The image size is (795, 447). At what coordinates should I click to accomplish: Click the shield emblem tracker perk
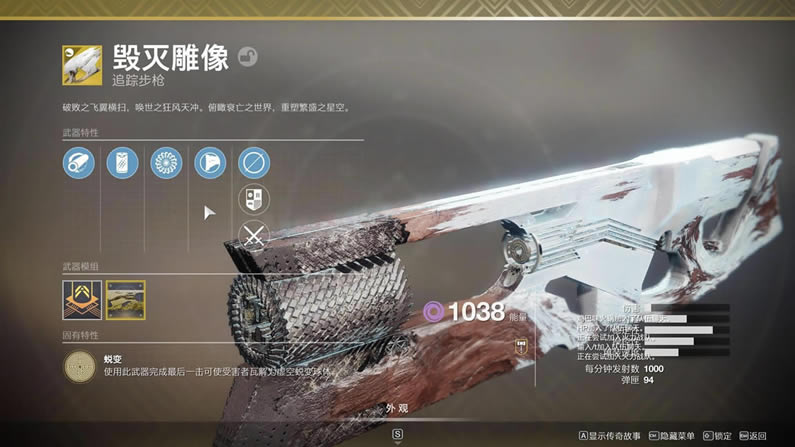[254, 200]
